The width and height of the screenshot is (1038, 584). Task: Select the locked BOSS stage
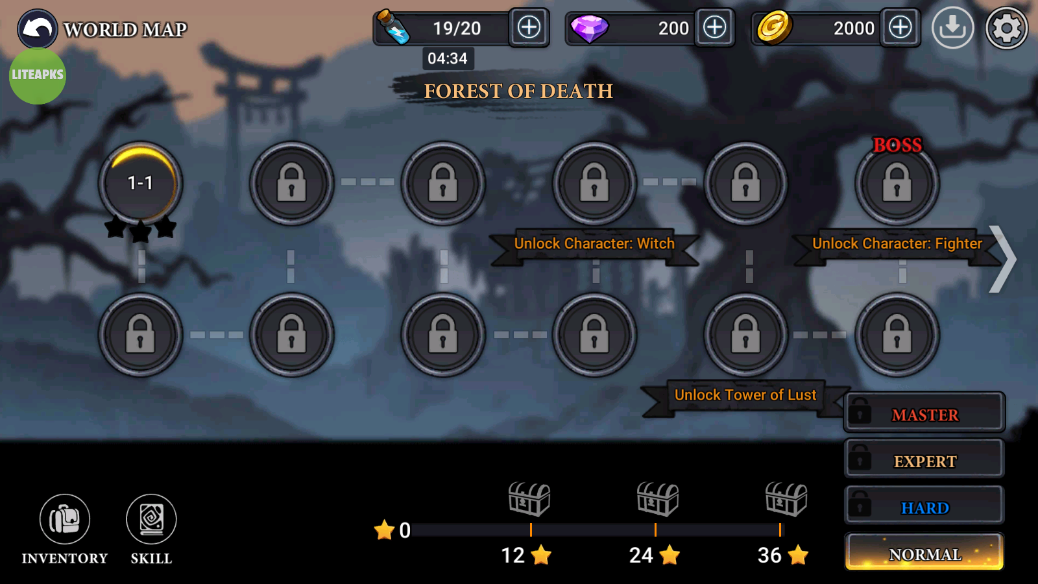(x=897, y=184)
